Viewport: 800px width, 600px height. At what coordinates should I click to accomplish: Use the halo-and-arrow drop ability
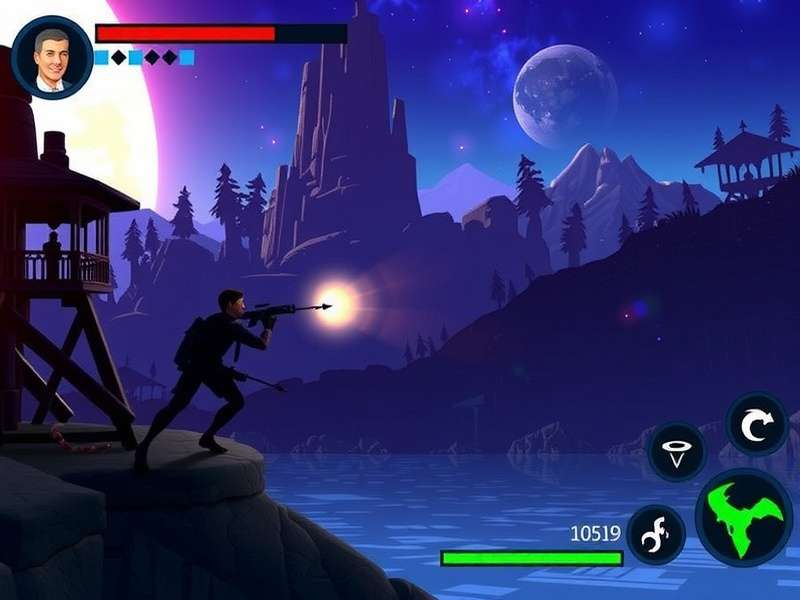[x=677, y=453]
